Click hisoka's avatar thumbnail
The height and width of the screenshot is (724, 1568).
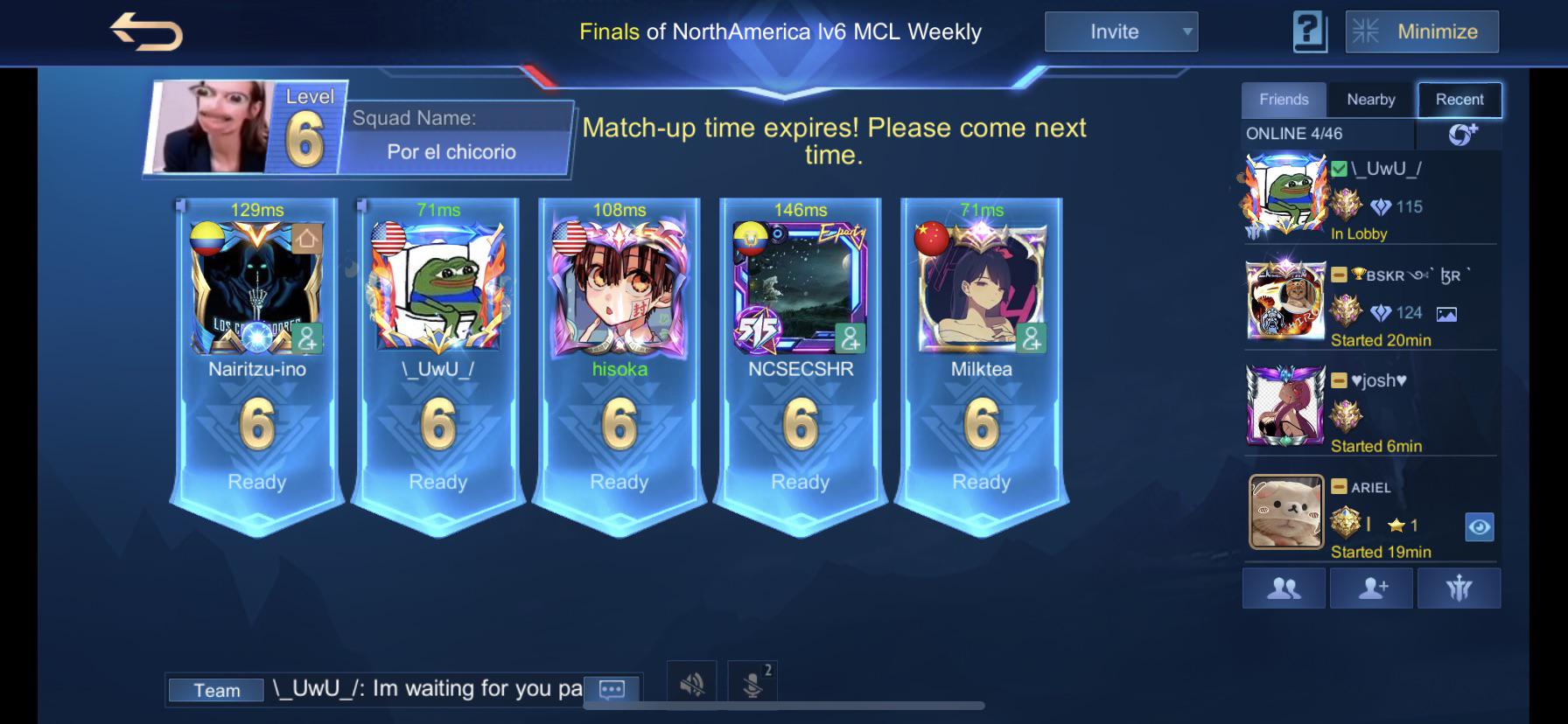(620, 289)
